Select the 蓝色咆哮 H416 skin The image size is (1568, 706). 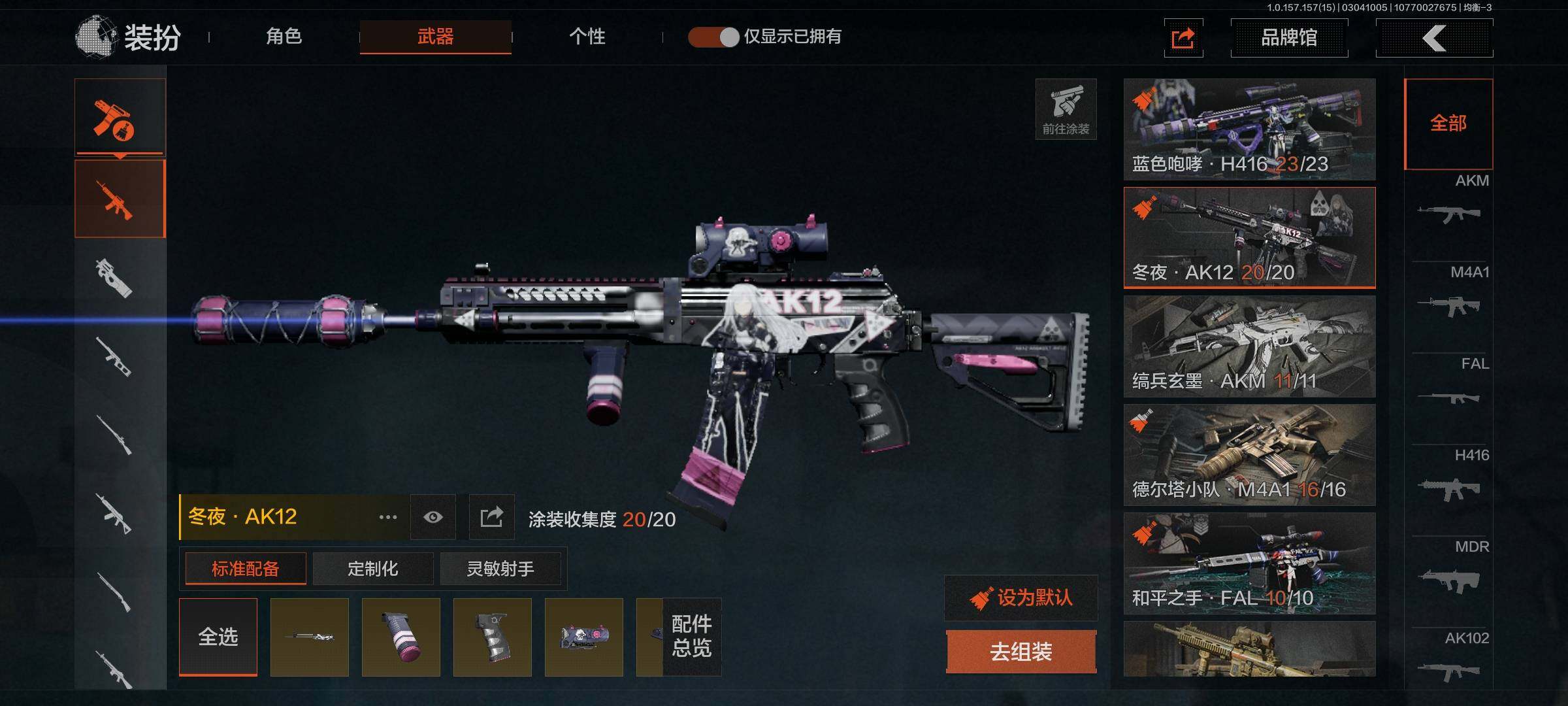(x=1249, y=129)
